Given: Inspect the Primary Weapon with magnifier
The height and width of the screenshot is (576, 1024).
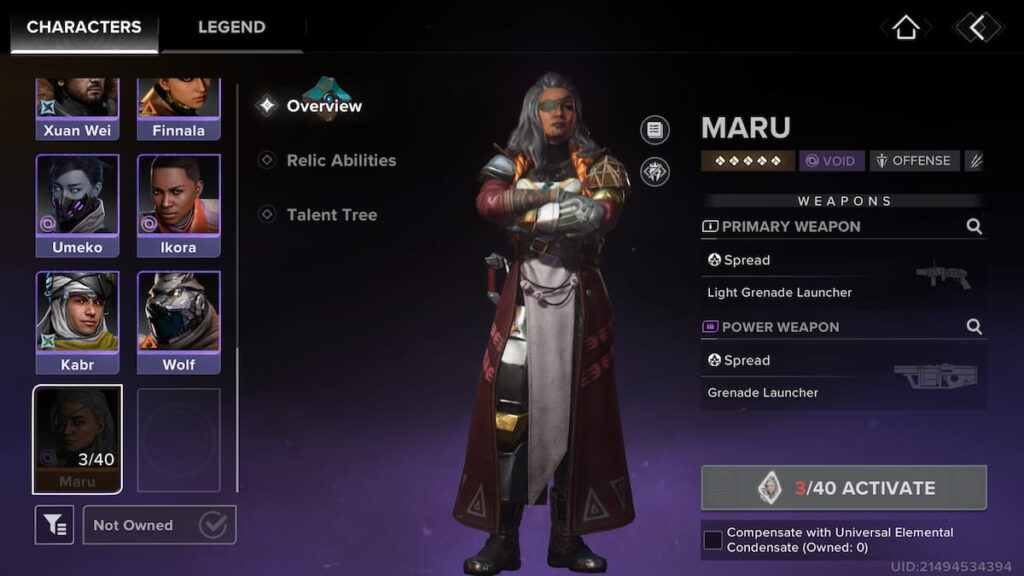Looking at the screenshot, I should click(974, 227).
